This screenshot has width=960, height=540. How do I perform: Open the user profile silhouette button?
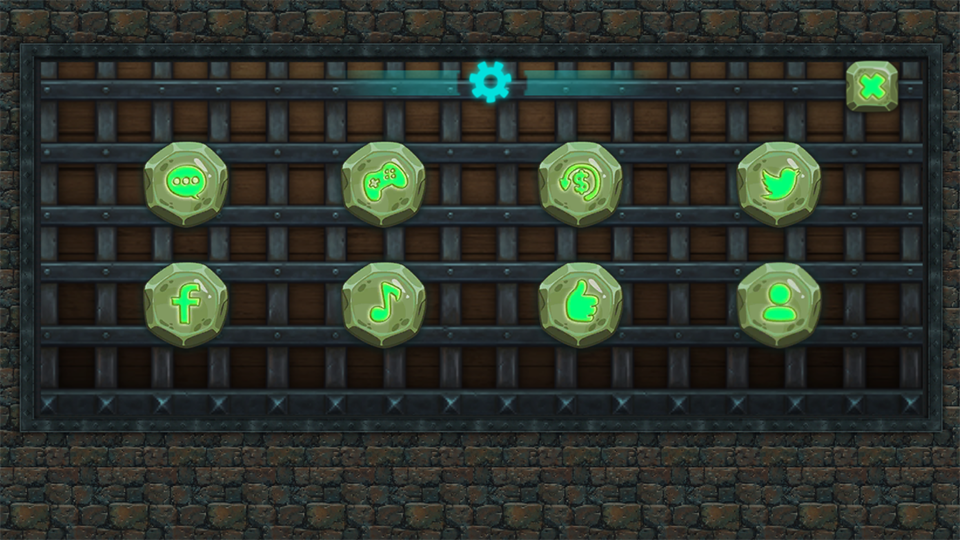pos(779,305)
